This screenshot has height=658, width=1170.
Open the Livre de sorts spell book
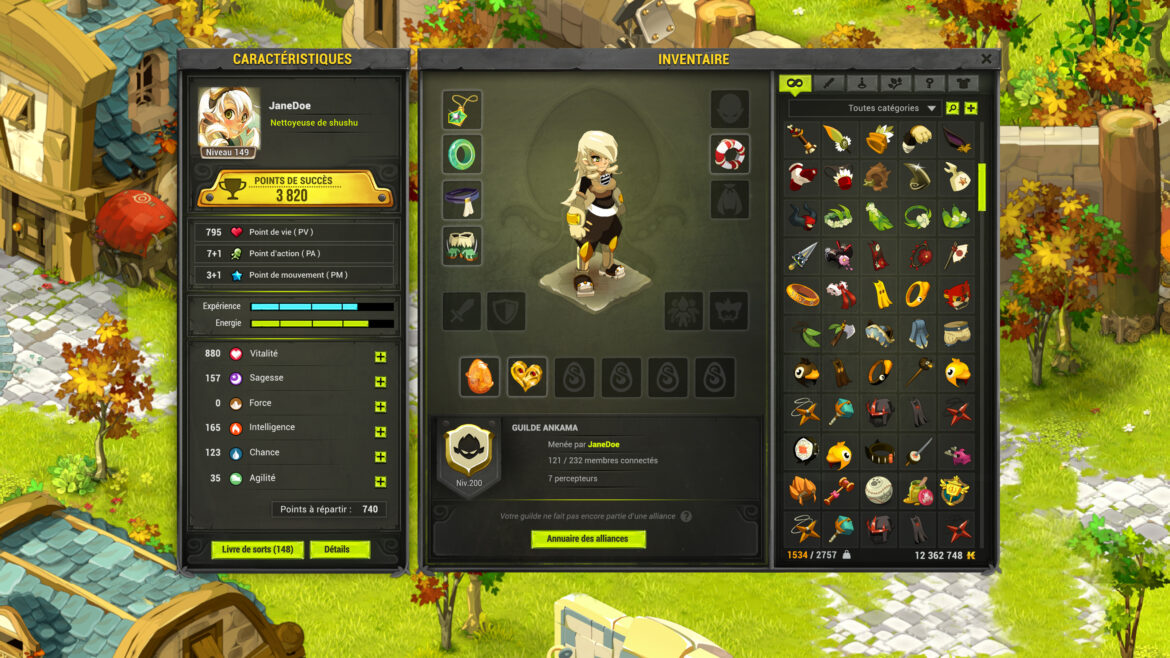[x=257, y=549]
